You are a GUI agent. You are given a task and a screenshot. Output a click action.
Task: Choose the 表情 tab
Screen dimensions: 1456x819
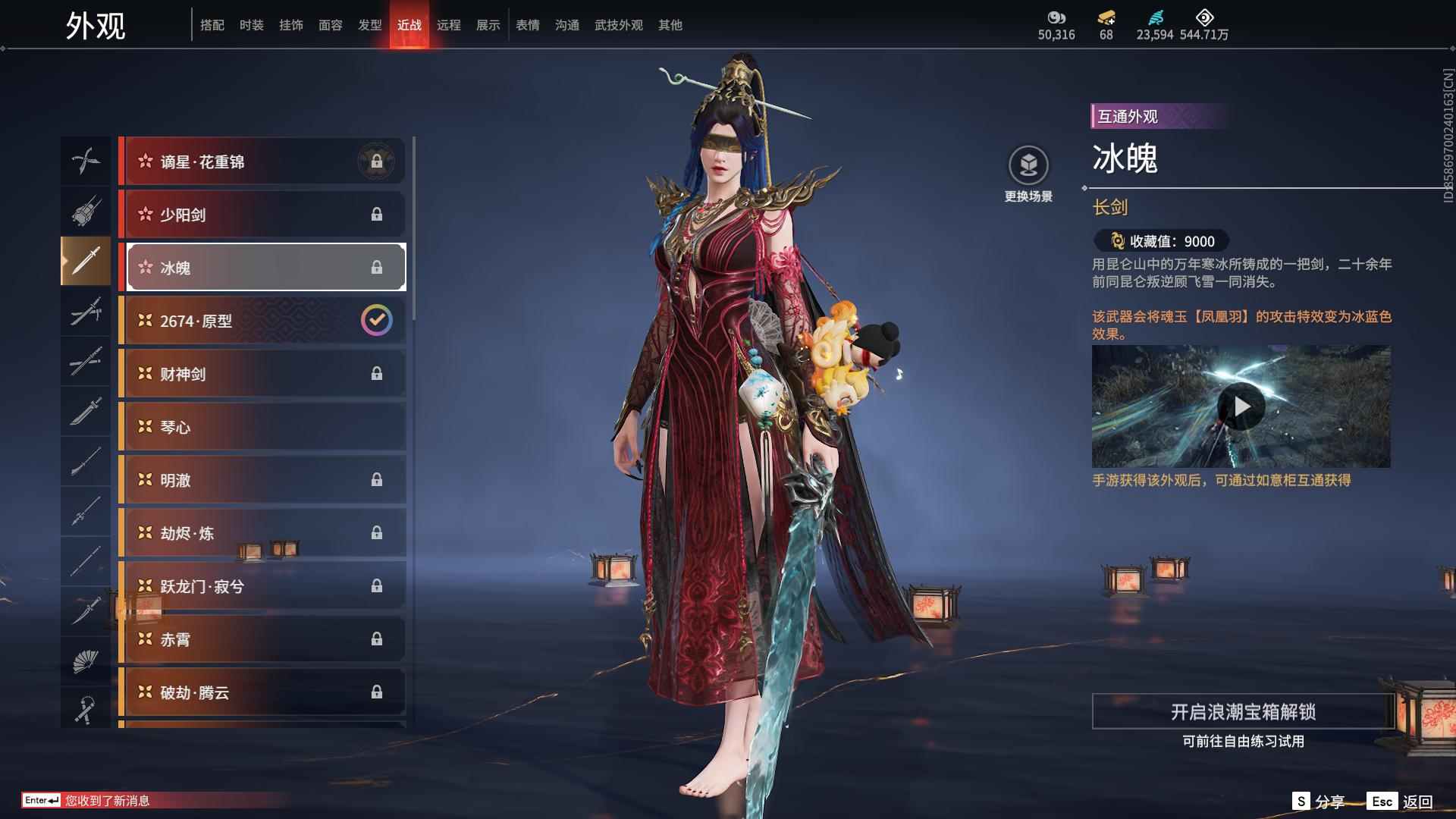point(527,25)
